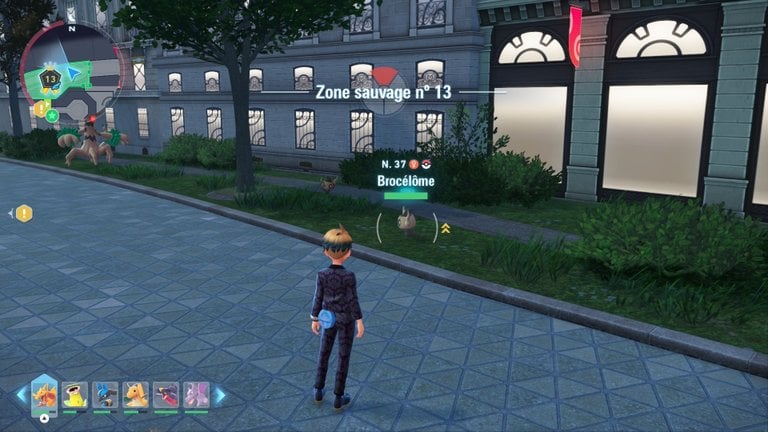Pick the Dragonite party slot

pyautogui.click(x=135, y=396)
